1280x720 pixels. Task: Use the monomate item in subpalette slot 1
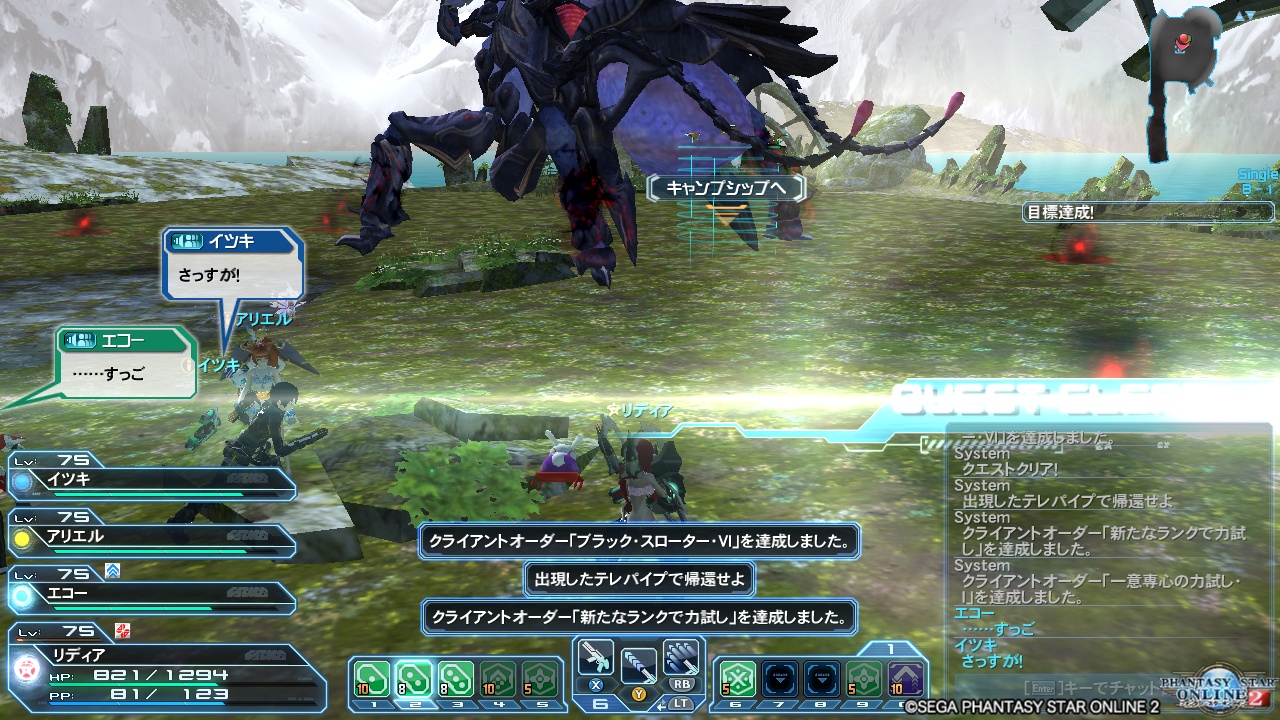pyautogui.click(x=373, y=677)
